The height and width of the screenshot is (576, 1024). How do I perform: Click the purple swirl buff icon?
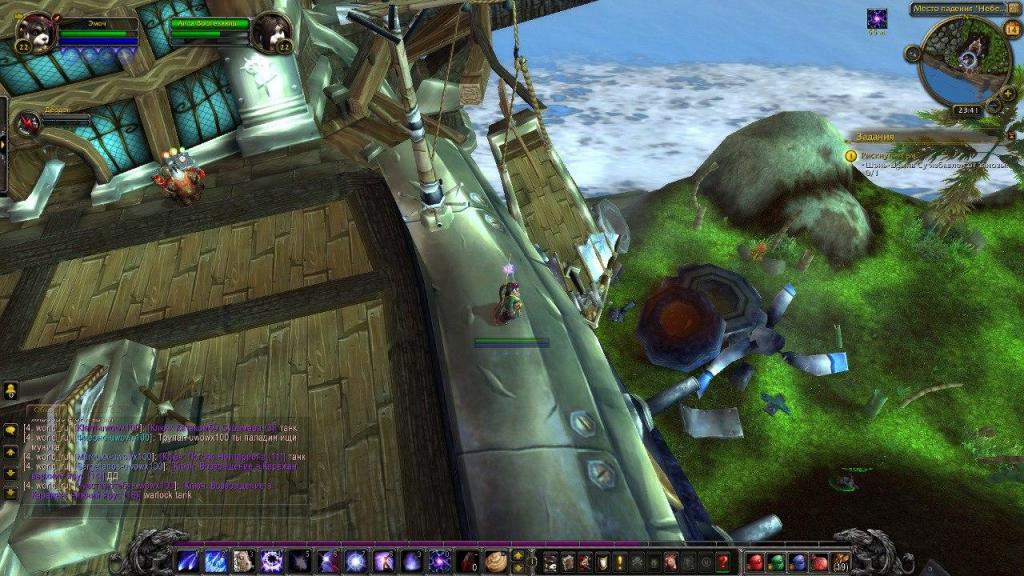click(877, 19)
